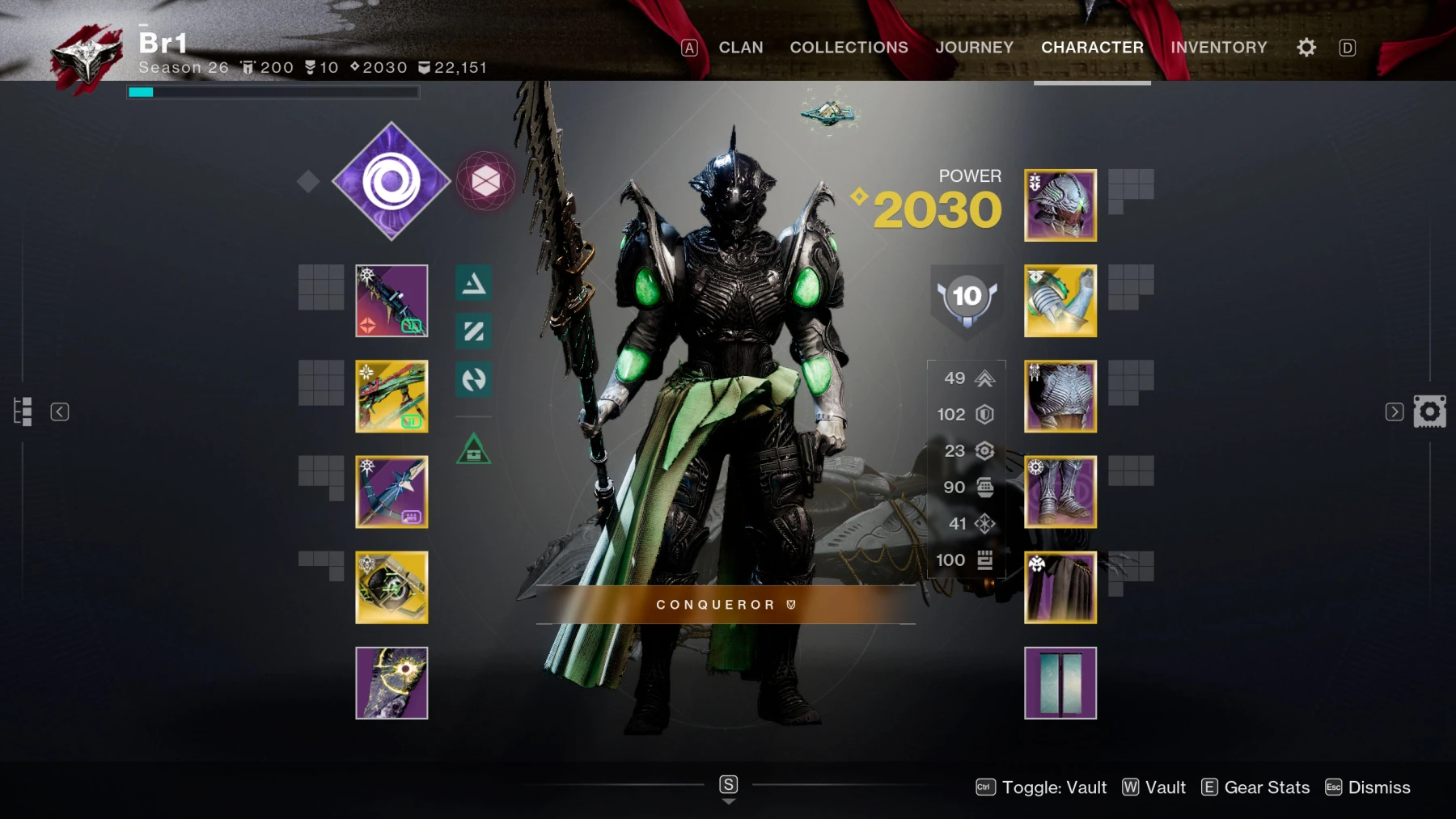The height and width of the screenshot is (819, 1456).
Task: Open the Void subclass diamond icon
Action: (x=392, y=181)
